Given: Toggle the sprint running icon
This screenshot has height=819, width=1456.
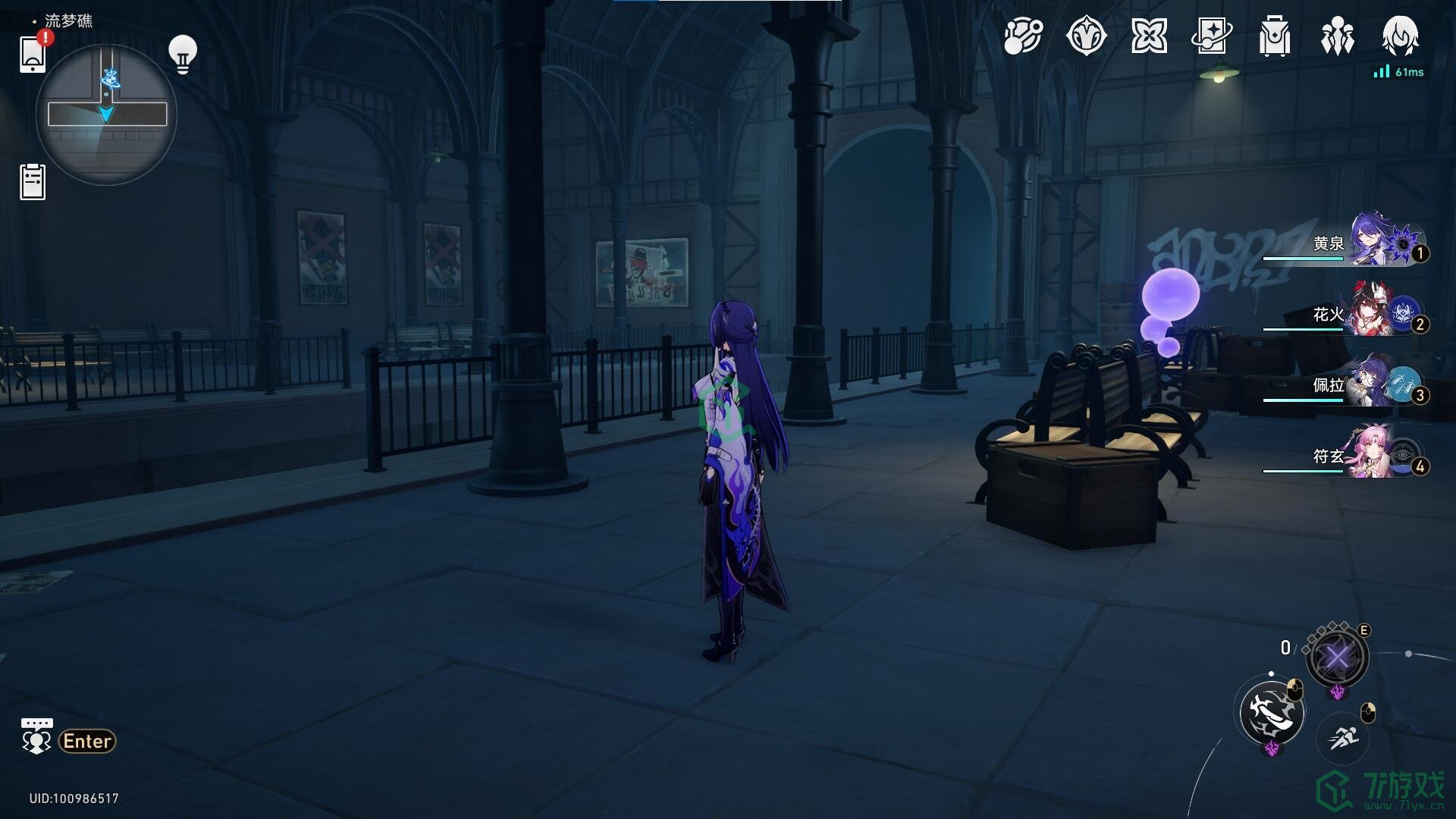Looking at the screenshot, I should [x=1343, y=736].
